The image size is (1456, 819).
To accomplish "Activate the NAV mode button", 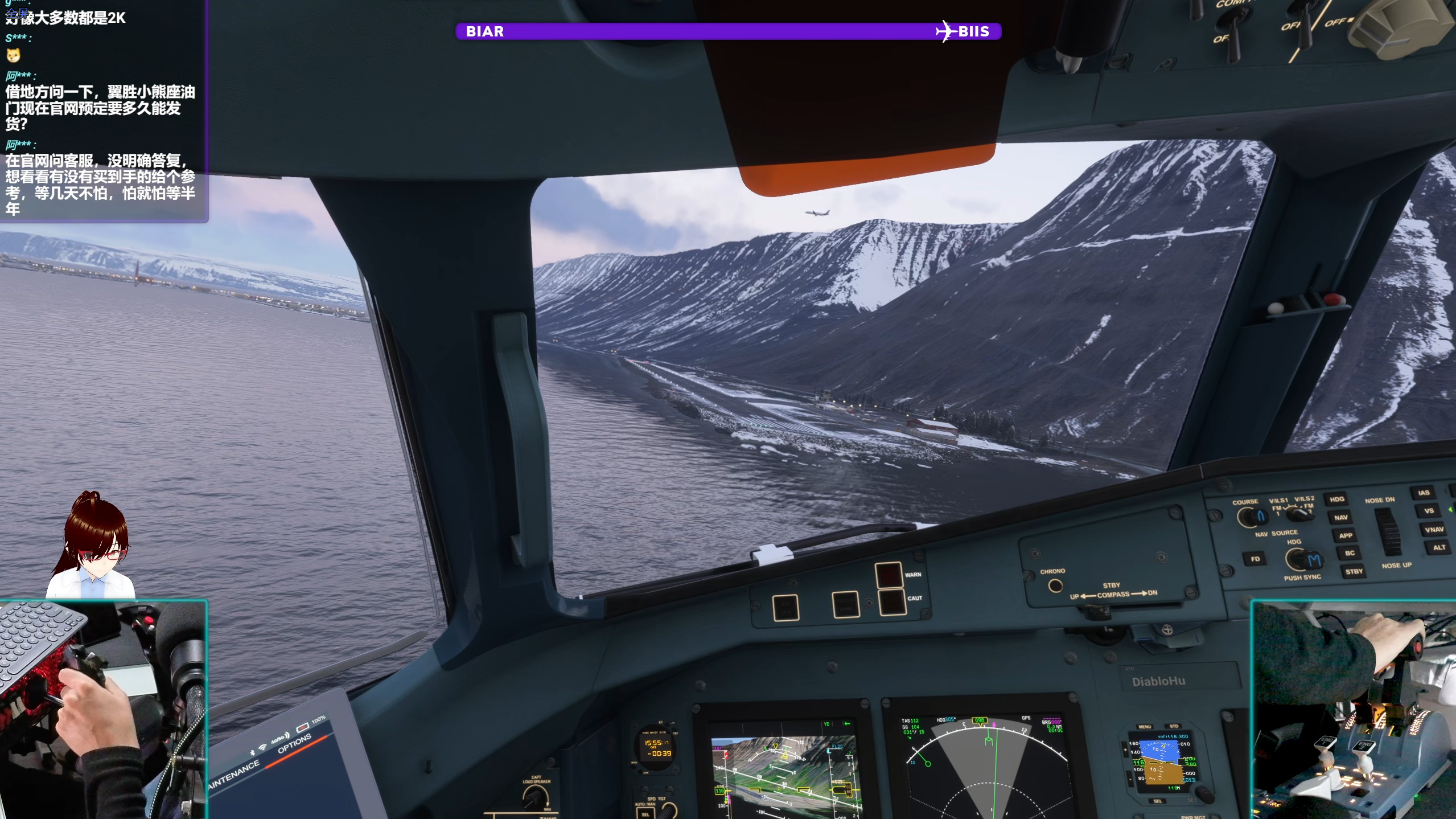I will (x=1340, y=518).
